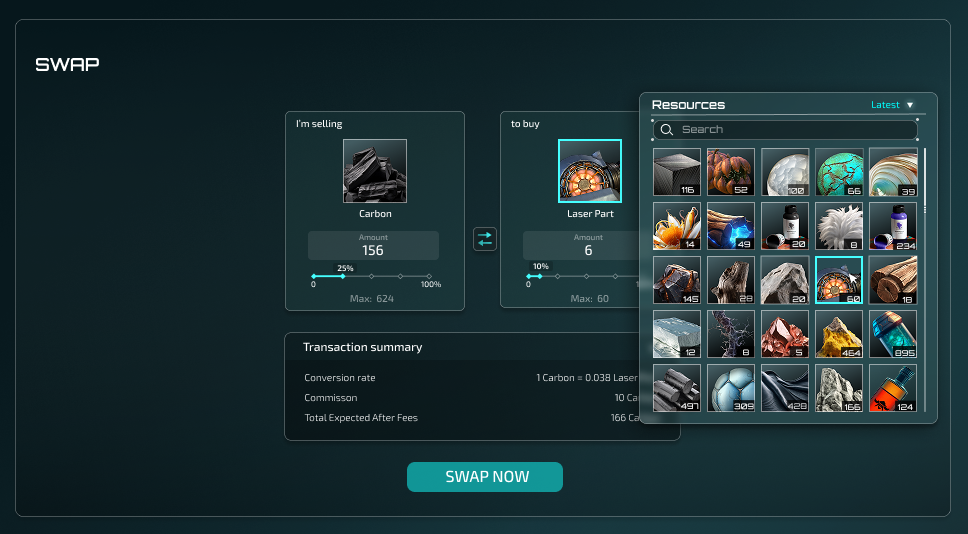Select the dark metal cube resource
The image size is (968, 534).
tap(677, 172)
